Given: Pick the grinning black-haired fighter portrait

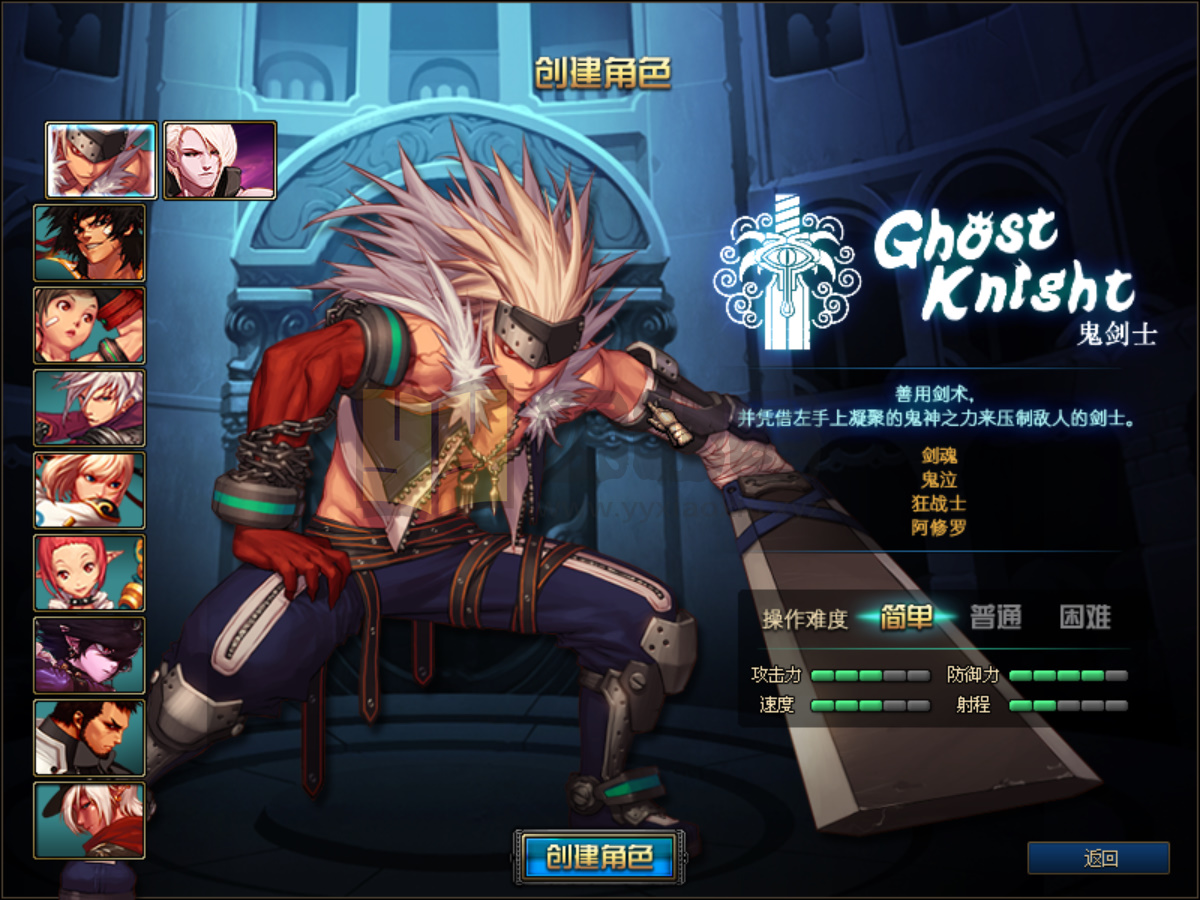Looking at the screenshot, I should (90, 243).
